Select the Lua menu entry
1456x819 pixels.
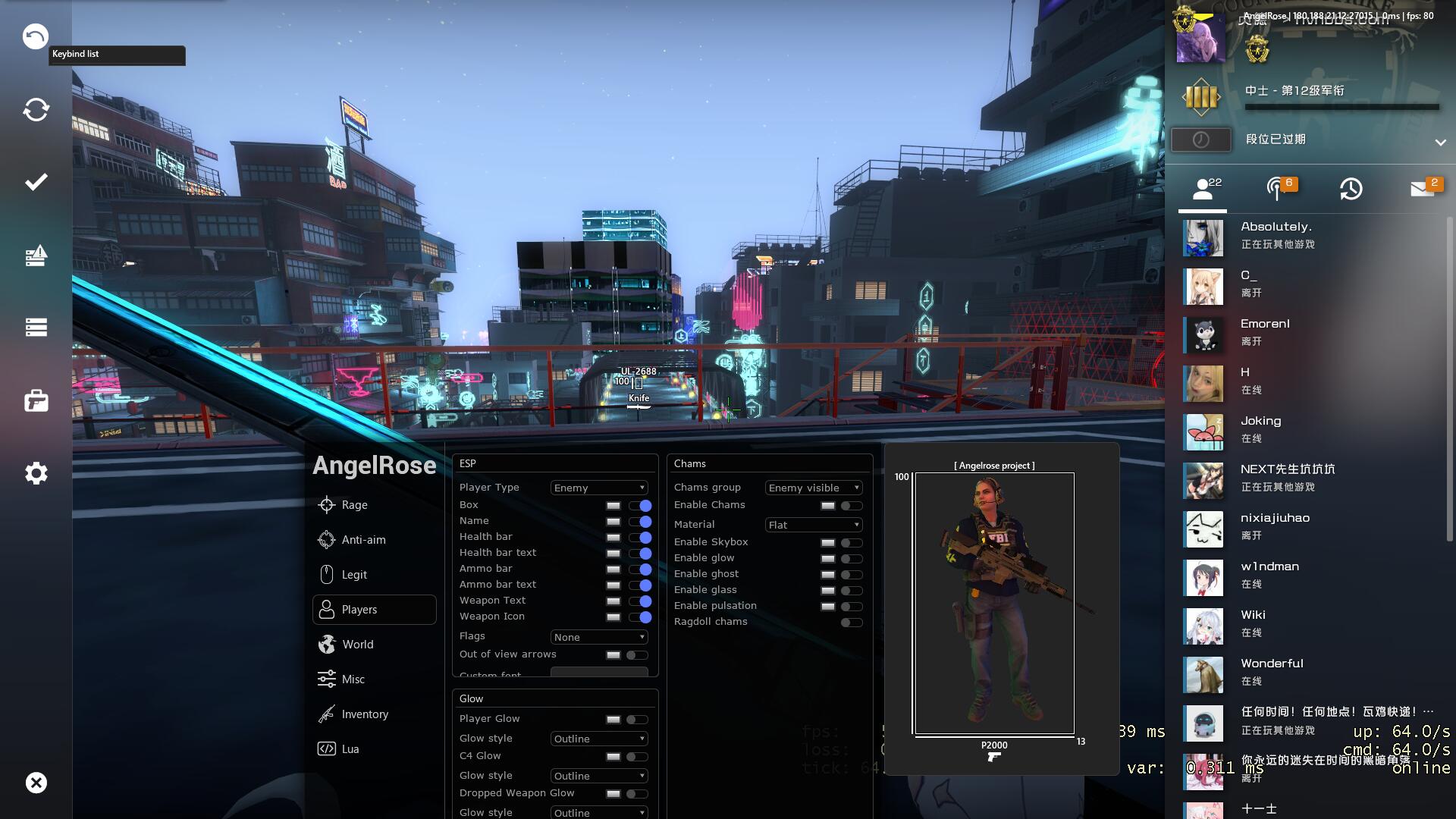[350, 749]
